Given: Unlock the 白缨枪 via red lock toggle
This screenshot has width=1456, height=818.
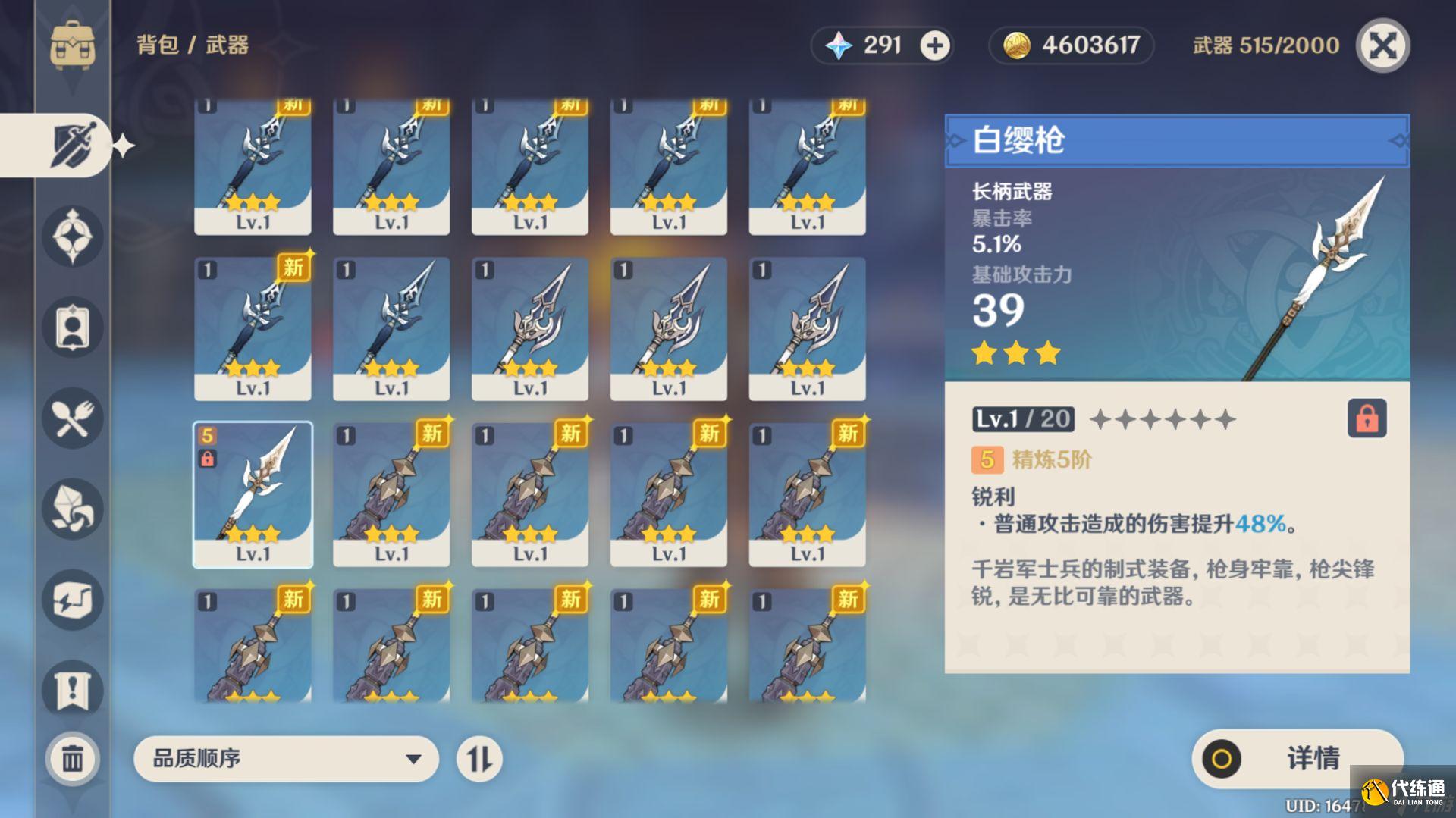Looking at the screenshot, I should (1367, 419).
